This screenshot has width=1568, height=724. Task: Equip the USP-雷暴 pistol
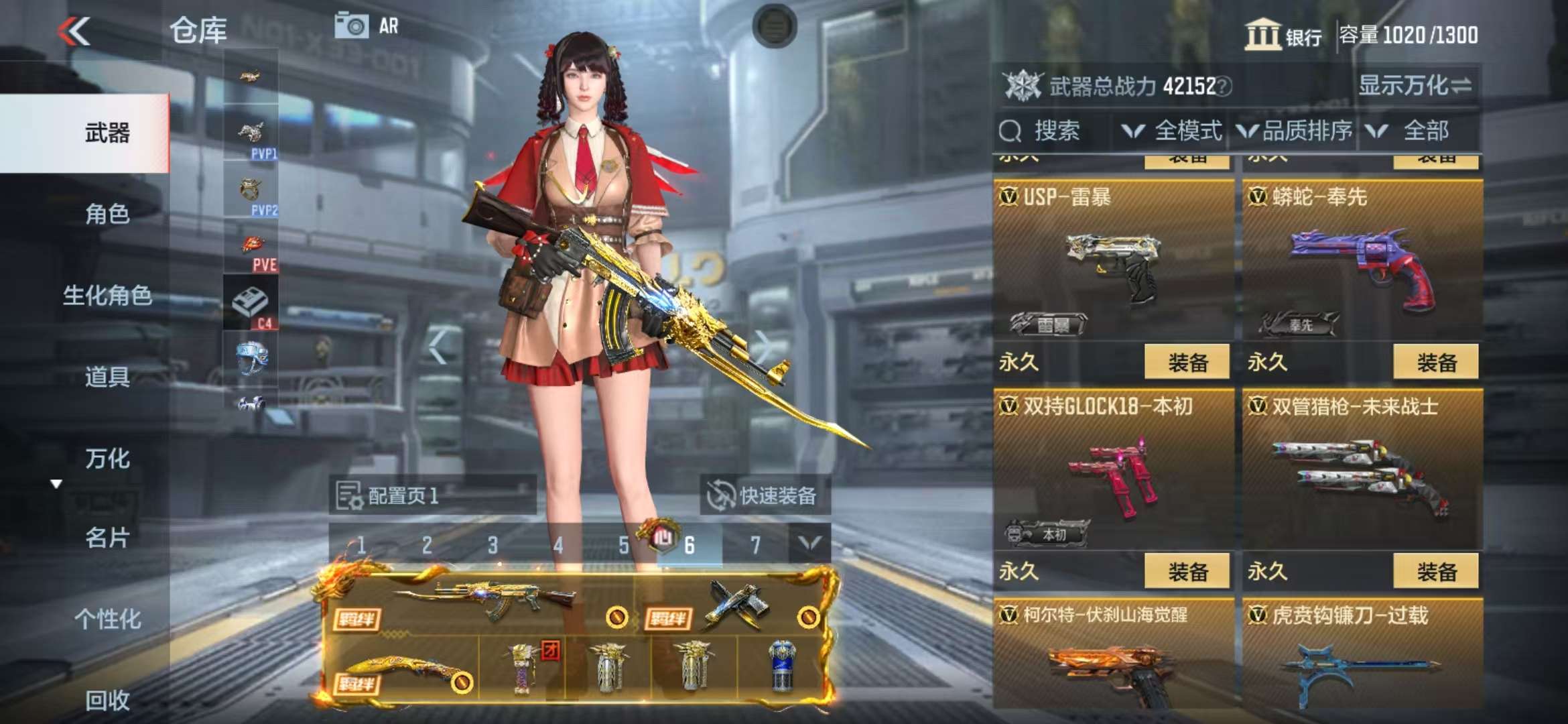click(1187, 363)
